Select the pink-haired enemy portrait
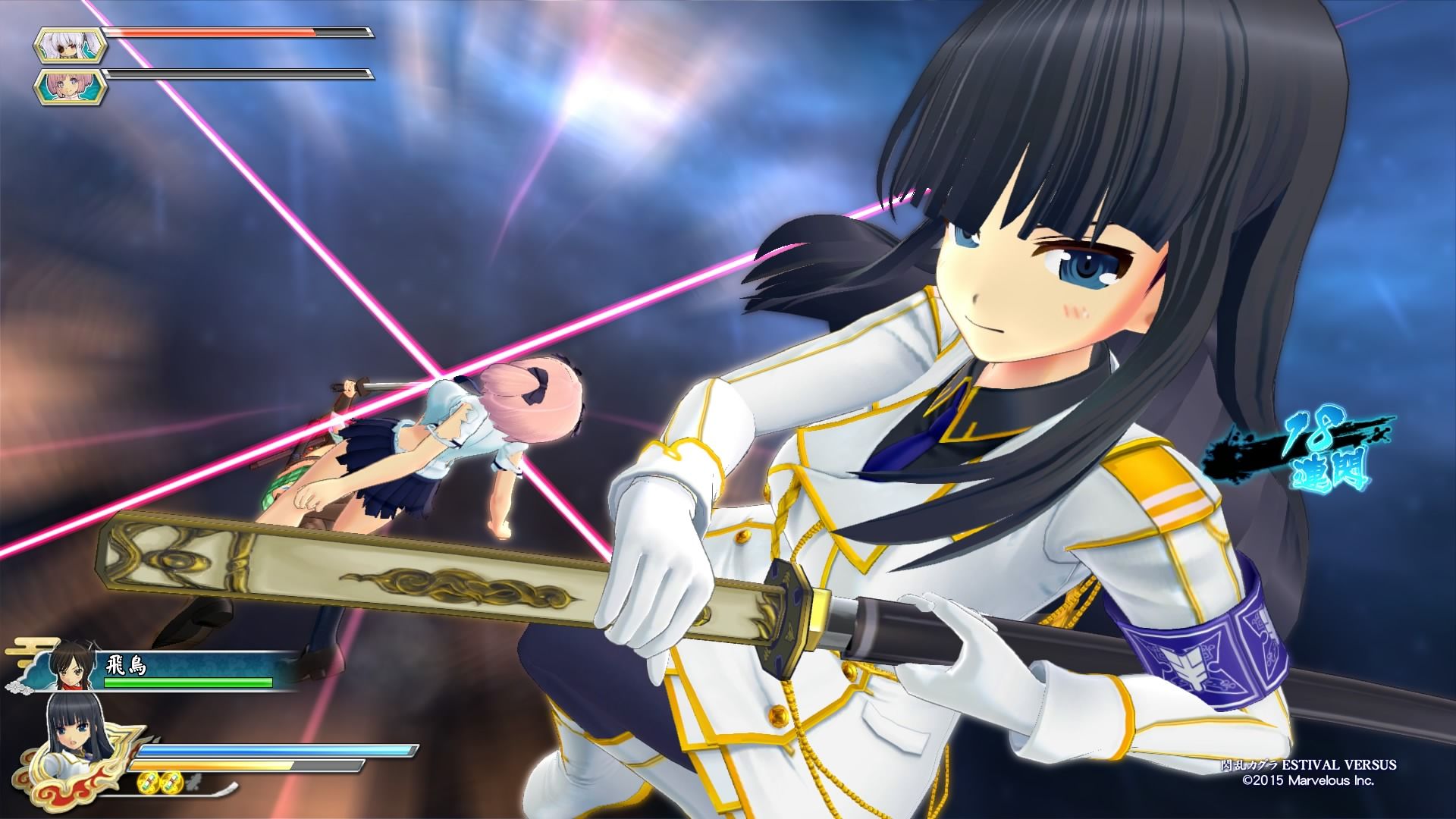 click(70, 85)
